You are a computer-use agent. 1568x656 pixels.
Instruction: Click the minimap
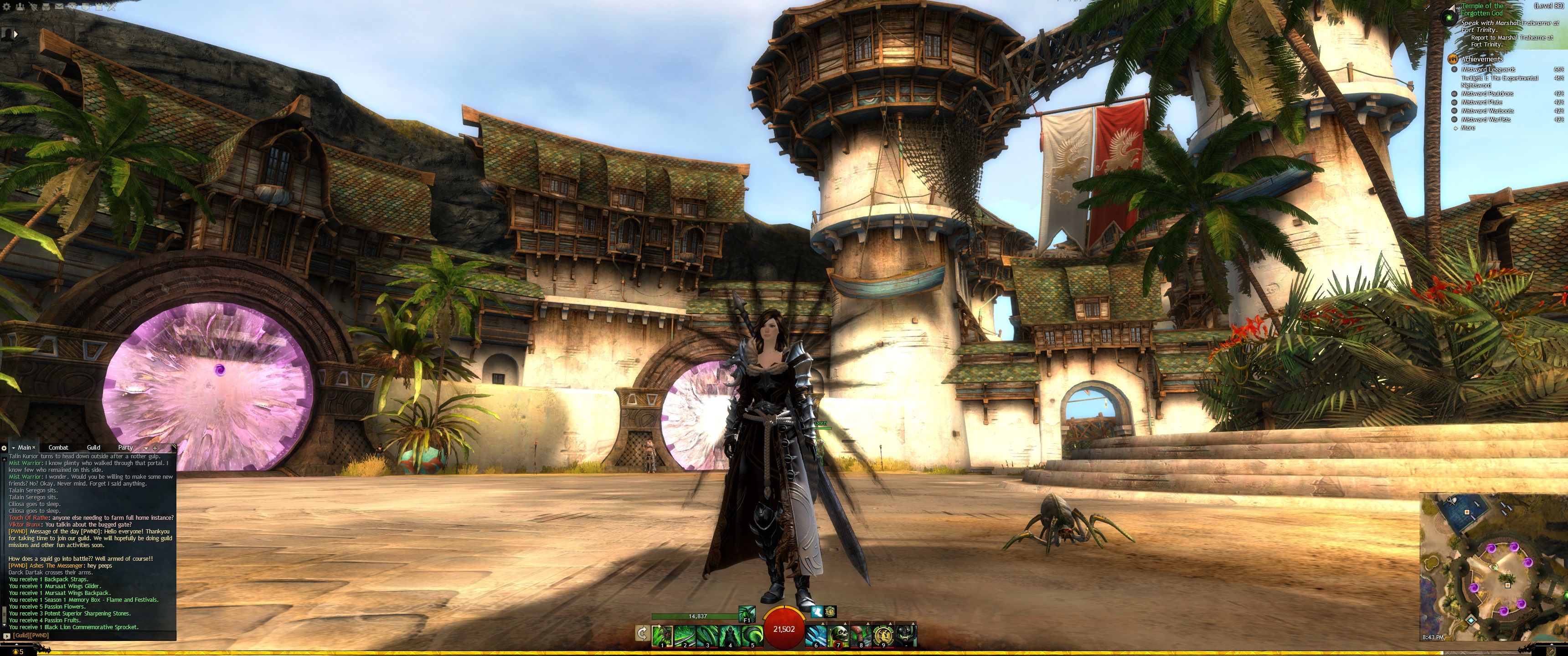1492,566
